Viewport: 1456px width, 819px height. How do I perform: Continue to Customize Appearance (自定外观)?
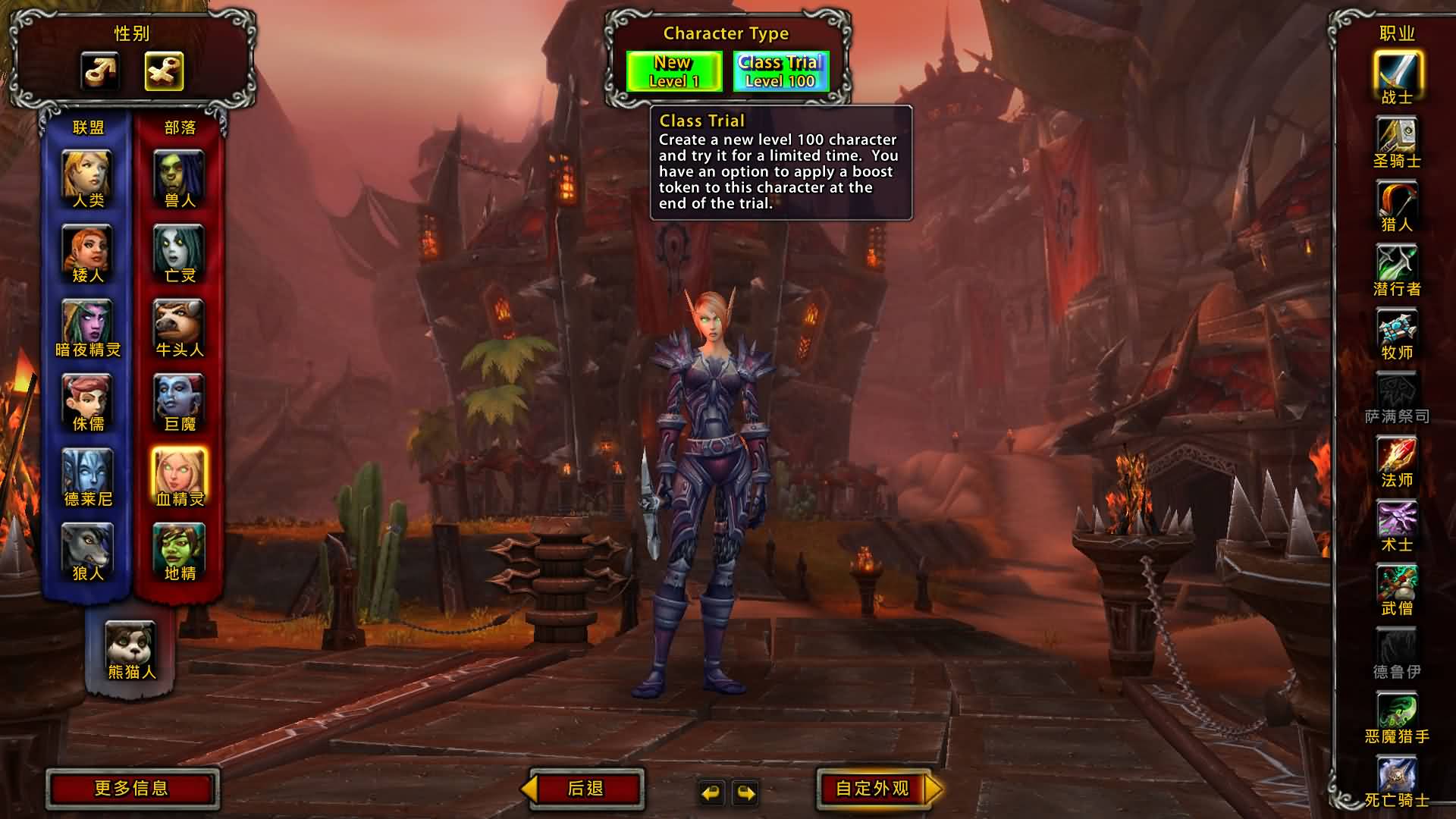pyautogui.click(x=874, y=789)
